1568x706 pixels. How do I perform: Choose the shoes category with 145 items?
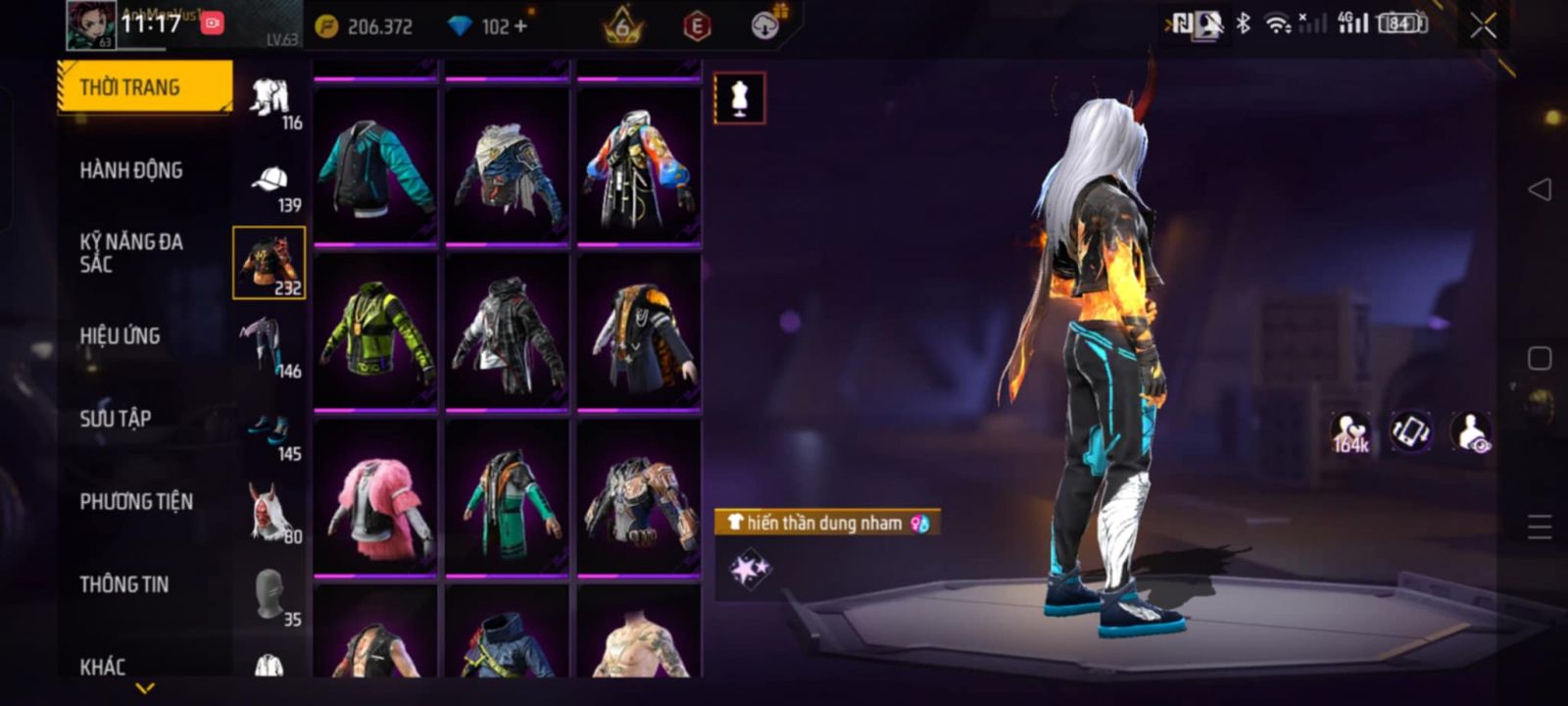click(x=269, y=432)
